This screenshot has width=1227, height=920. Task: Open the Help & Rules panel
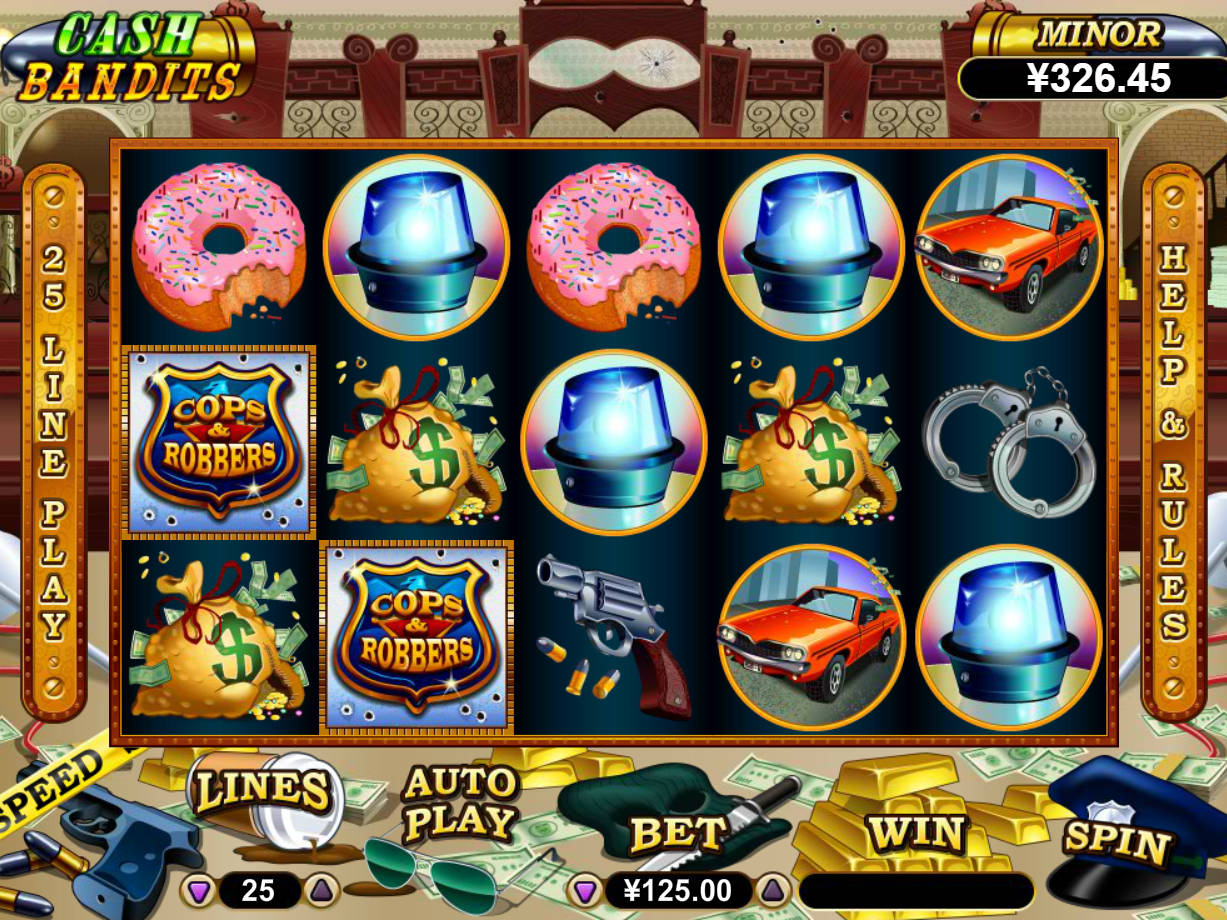(1172, 440)
